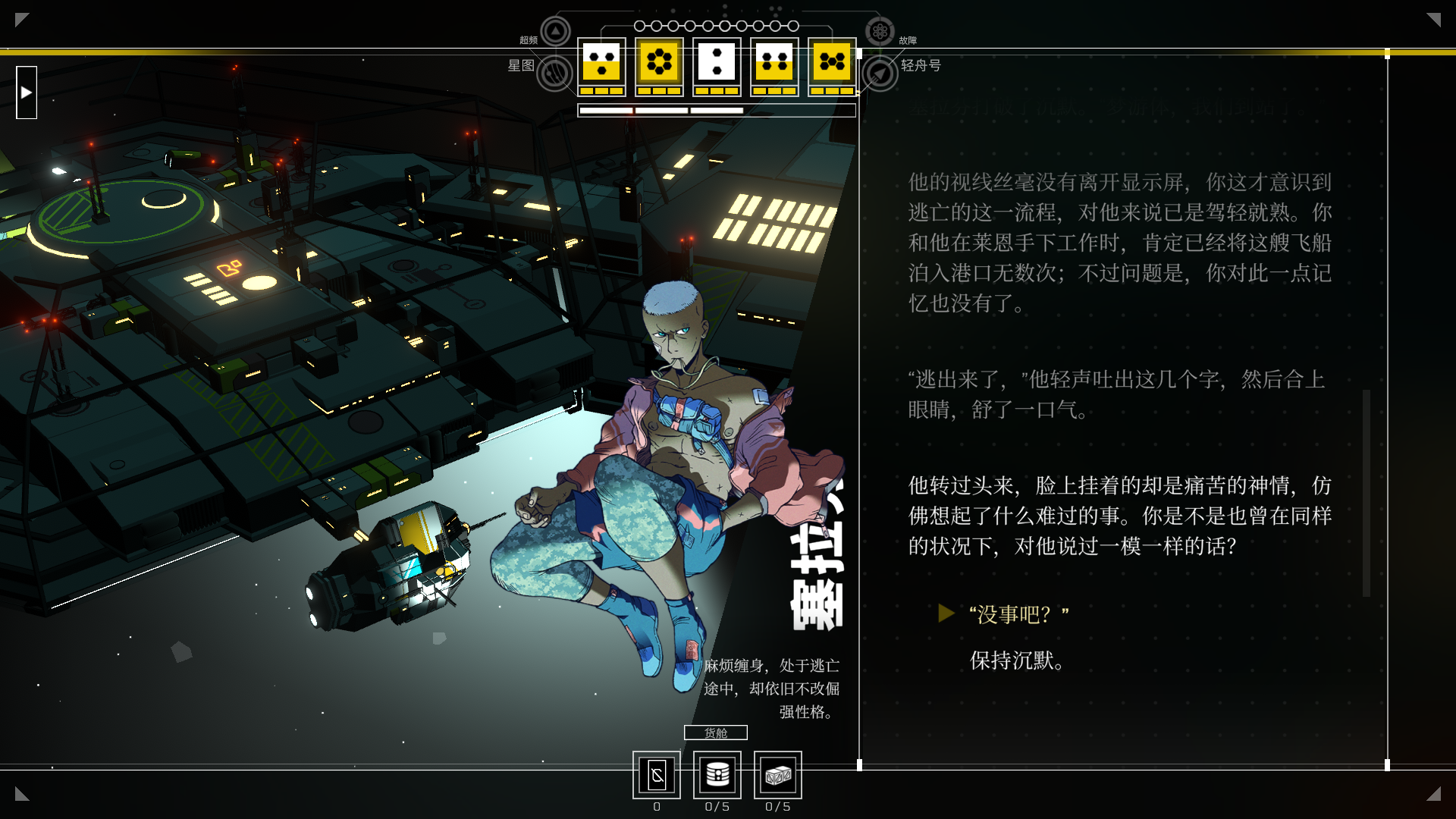
Task: Open the 故障 glitch indicator
Action: (x=880, y=32)
